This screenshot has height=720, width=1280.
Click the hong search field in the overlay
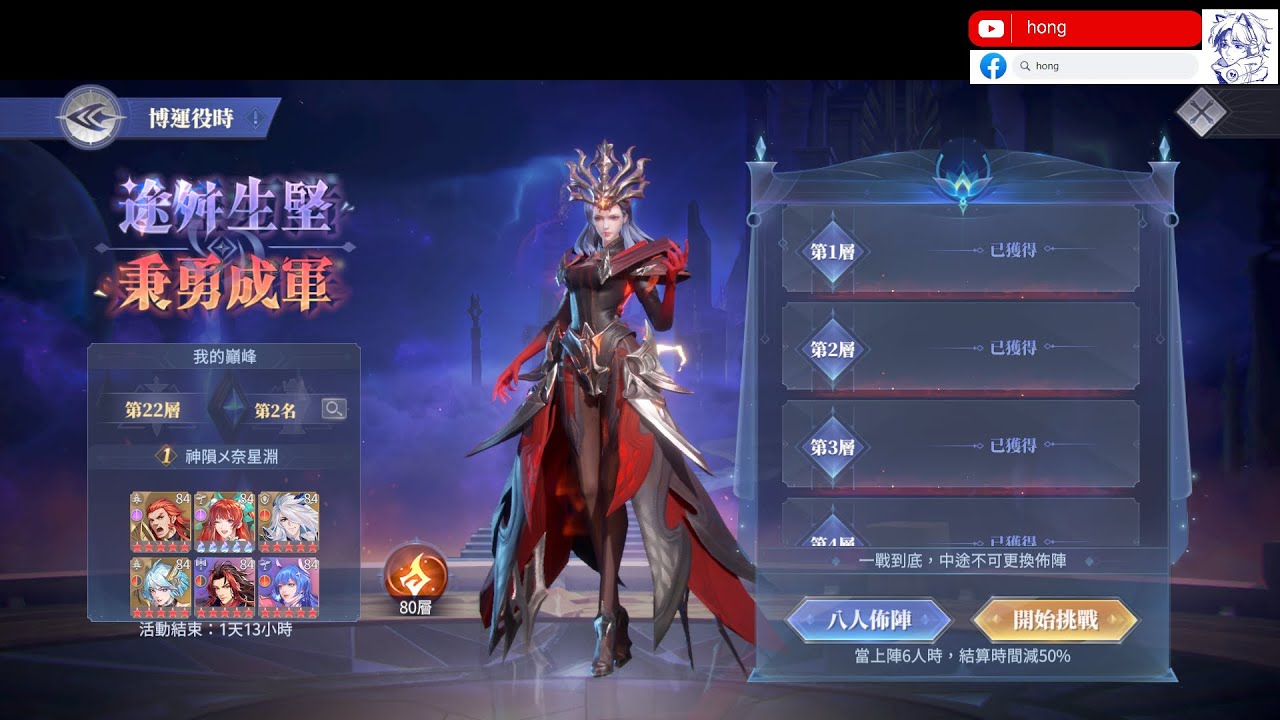click(x=1105, y=65)
